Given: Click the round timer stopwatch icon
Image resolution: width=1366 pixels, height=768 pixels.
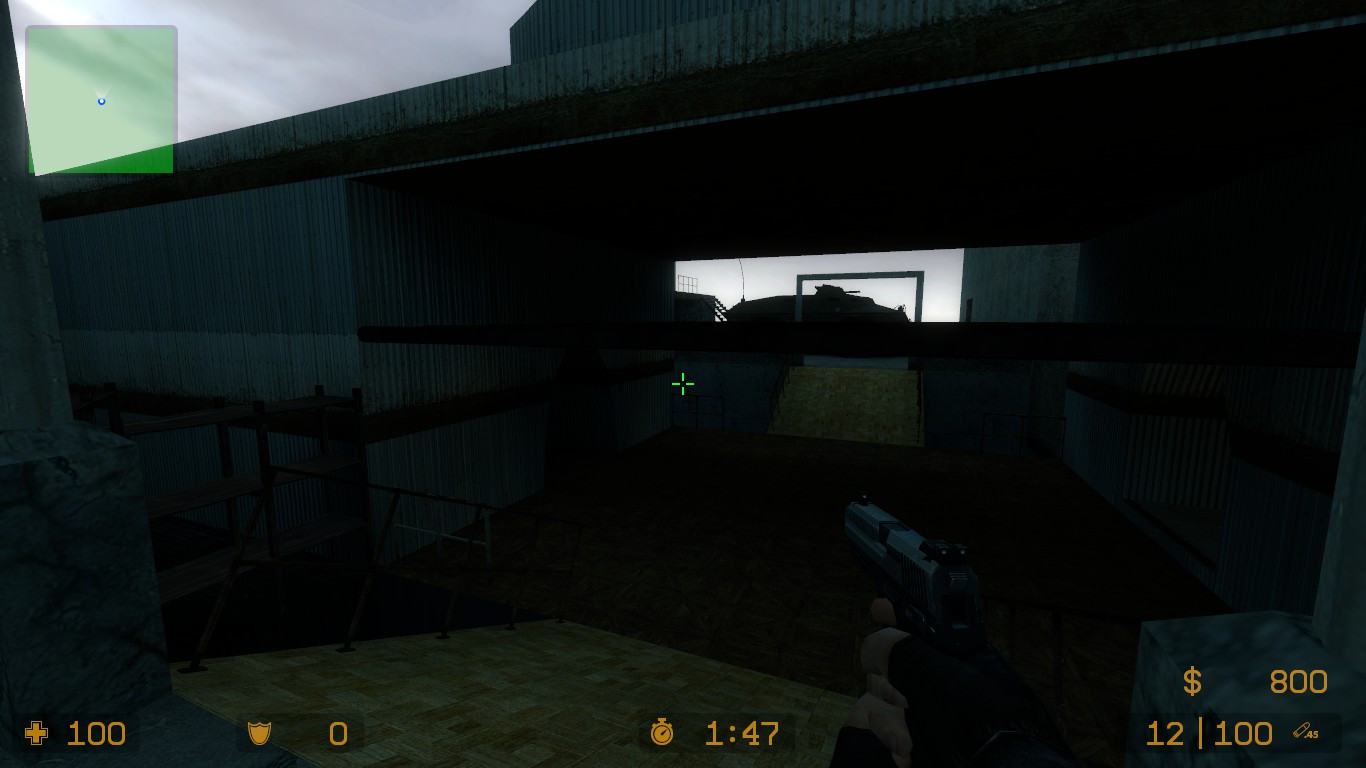Looking at the screenshot, I should (x=662, y=735).
